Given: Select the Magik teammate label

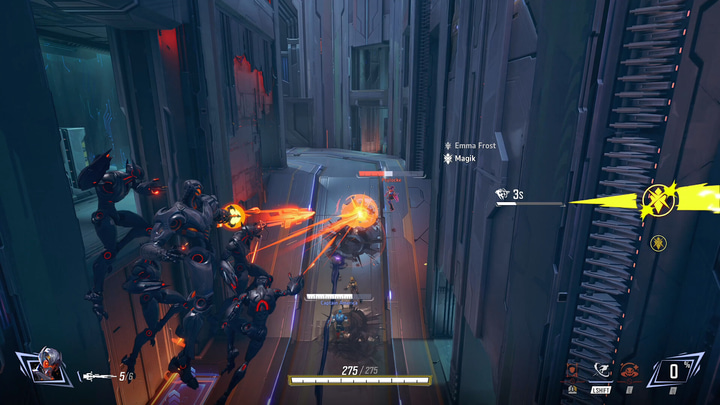Looking at the screenshot, I should click(466, 158).
